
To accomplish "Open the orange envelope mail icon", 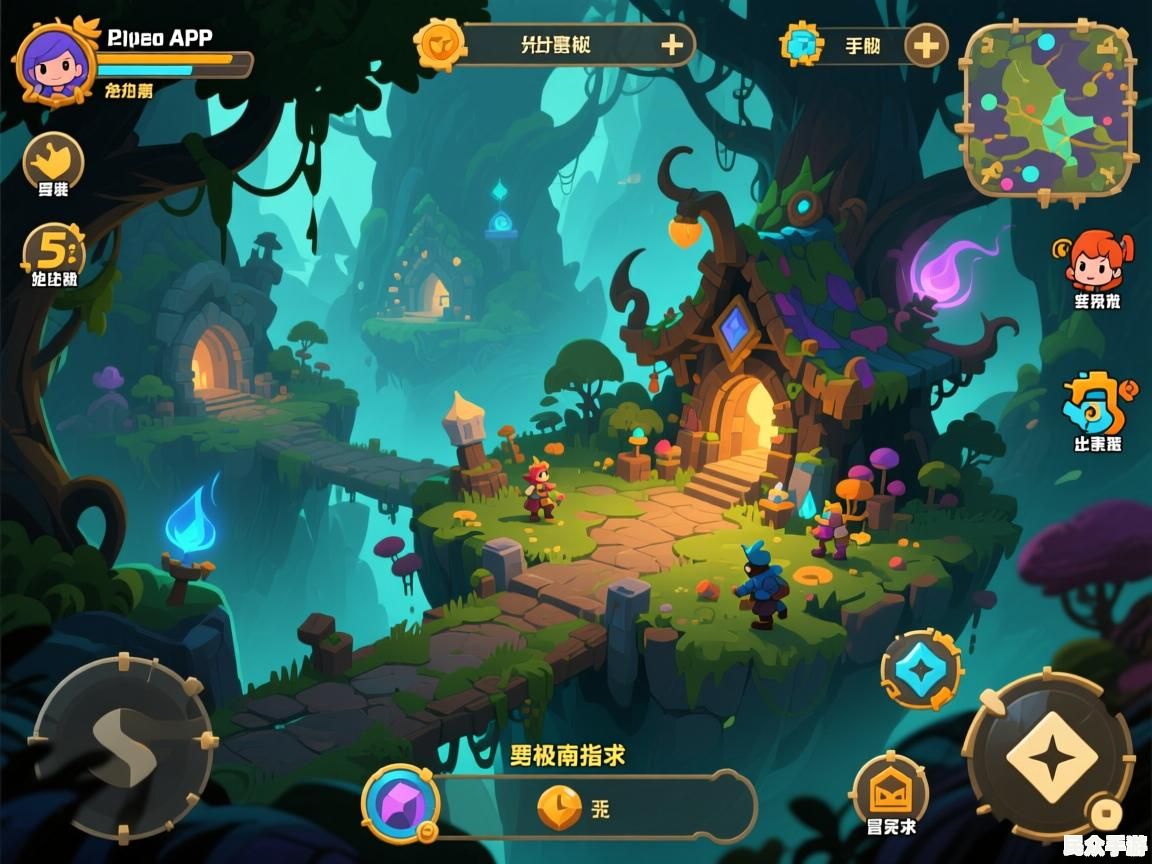I will point(890,790).
